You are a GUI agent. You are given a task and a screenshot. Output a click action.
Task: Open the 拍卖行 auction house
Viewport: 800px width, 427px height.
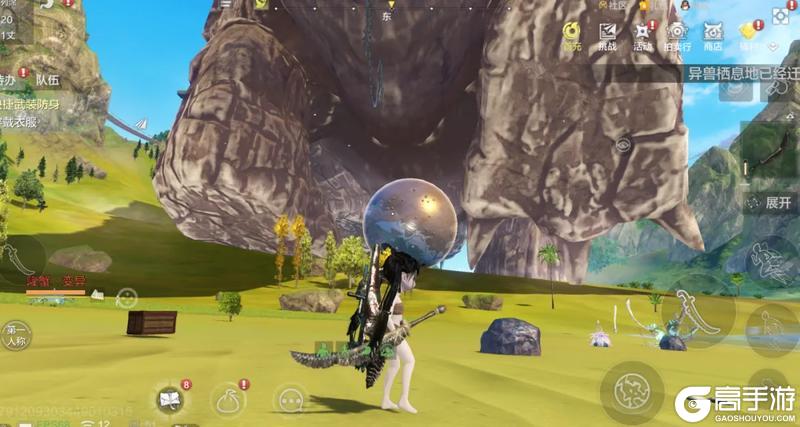coord(676,35)
